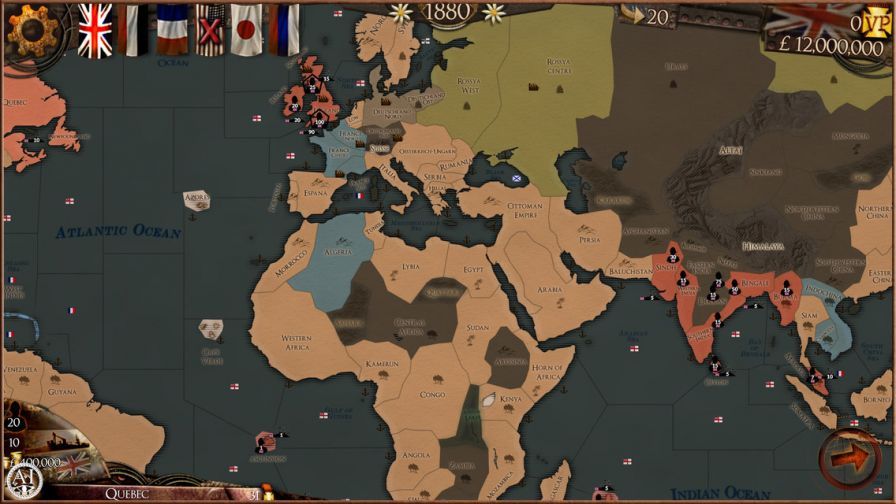Select the crossed-out American flag

[211, 30]
